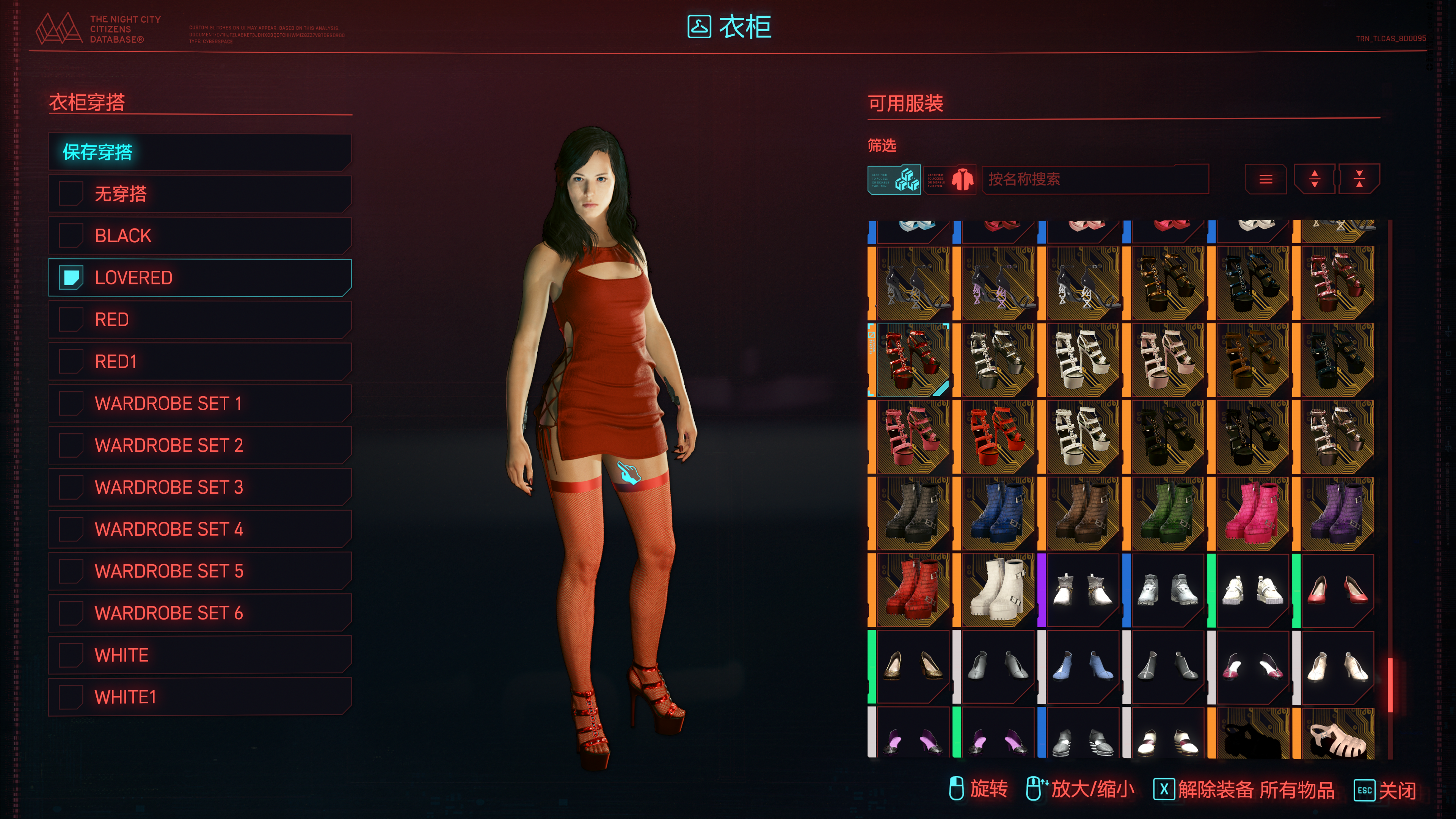Equip the WHITE1 outfit preset
The image size is (1456, 819).
199,697
